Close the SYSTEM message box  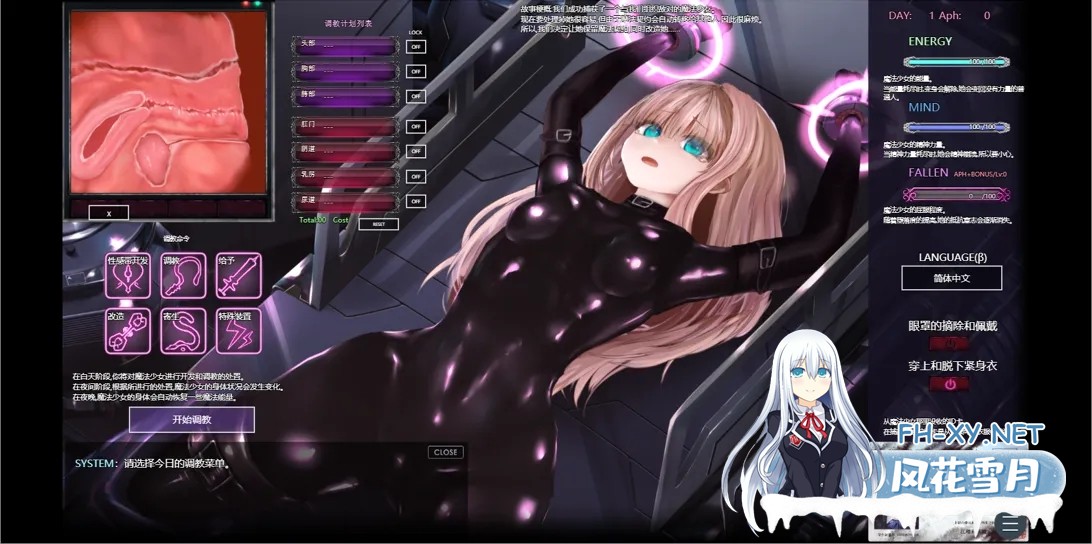(445, 452)
